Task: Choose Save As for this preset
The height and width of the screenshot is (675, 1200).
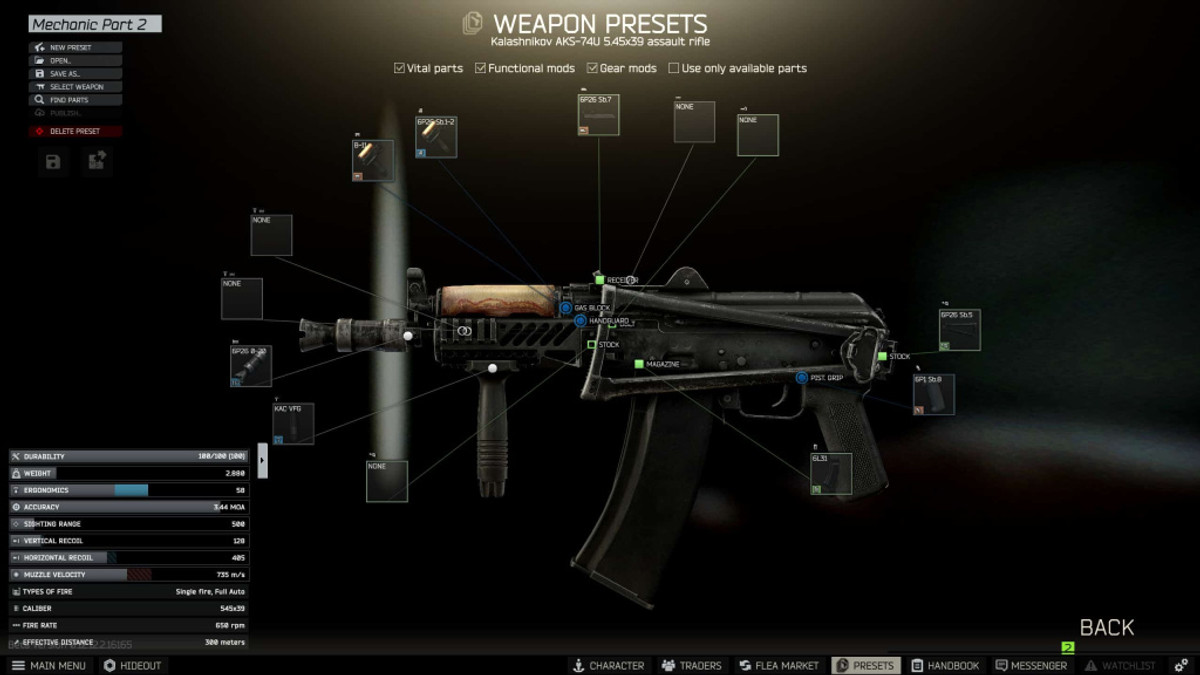Action: tap(76, 74)
